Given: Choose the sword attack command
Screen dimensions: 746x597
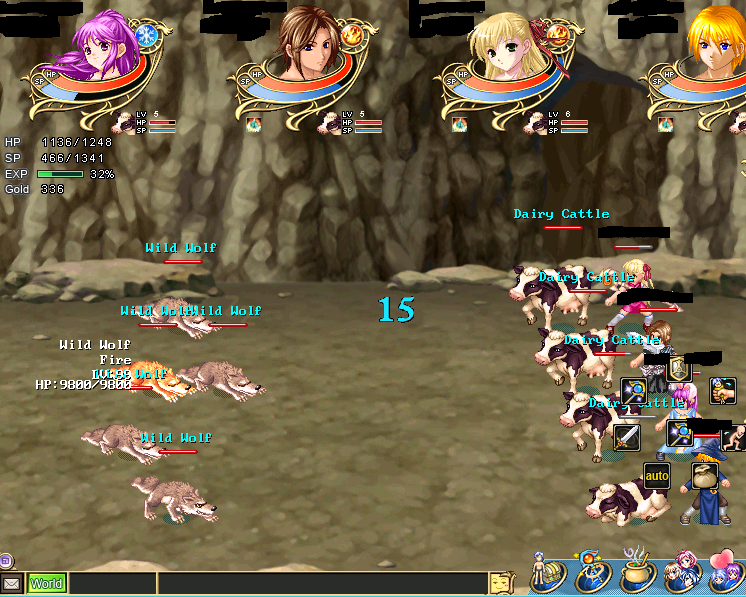Looking at the screenshot, I should [x=627, y=437].
